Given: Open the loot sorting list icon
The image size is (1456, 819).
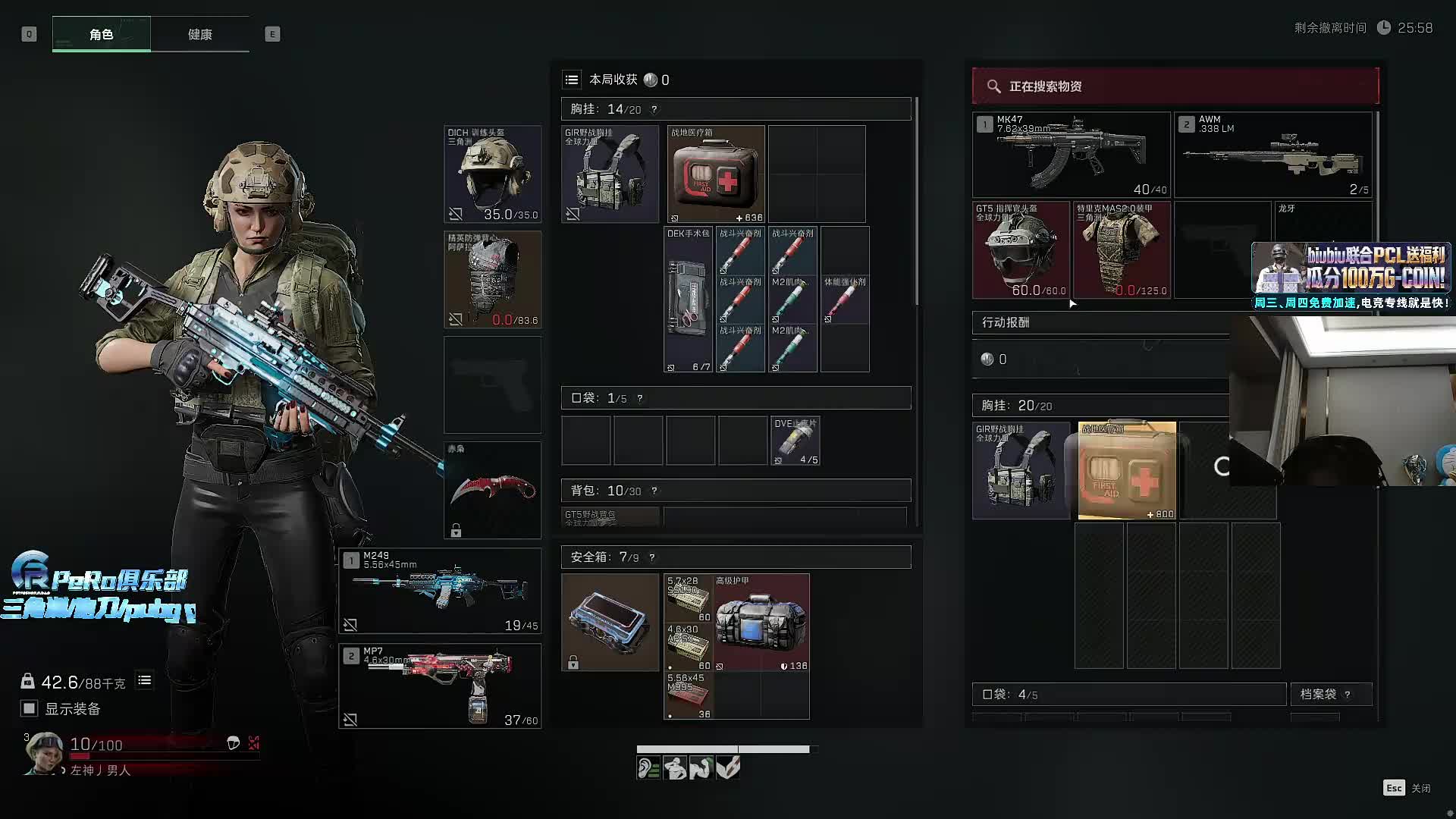Looking at the screenshot, I should 572,80.
